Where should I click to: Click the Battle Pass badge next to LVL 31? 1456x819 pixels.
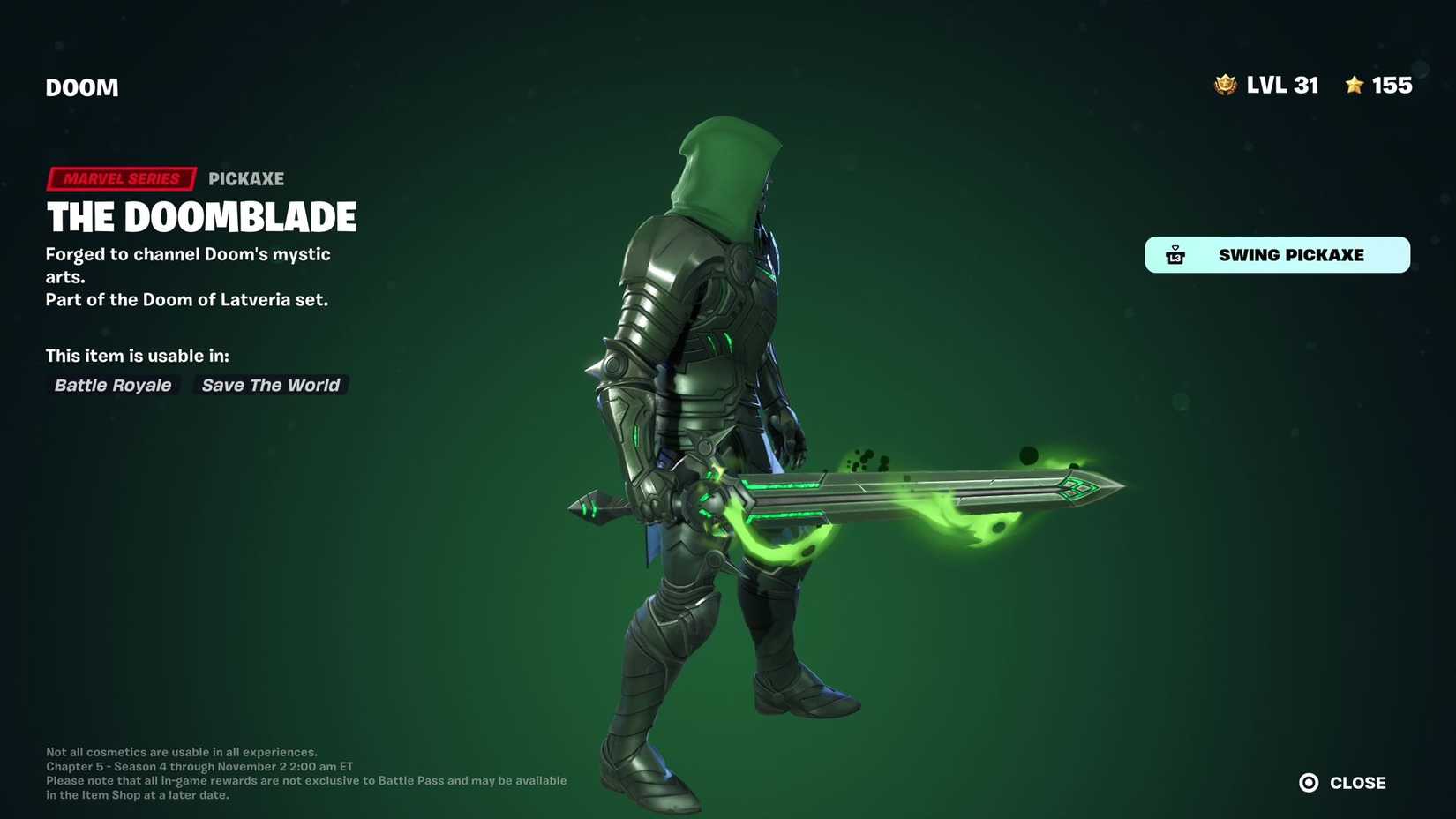[x=1226, y=85]
